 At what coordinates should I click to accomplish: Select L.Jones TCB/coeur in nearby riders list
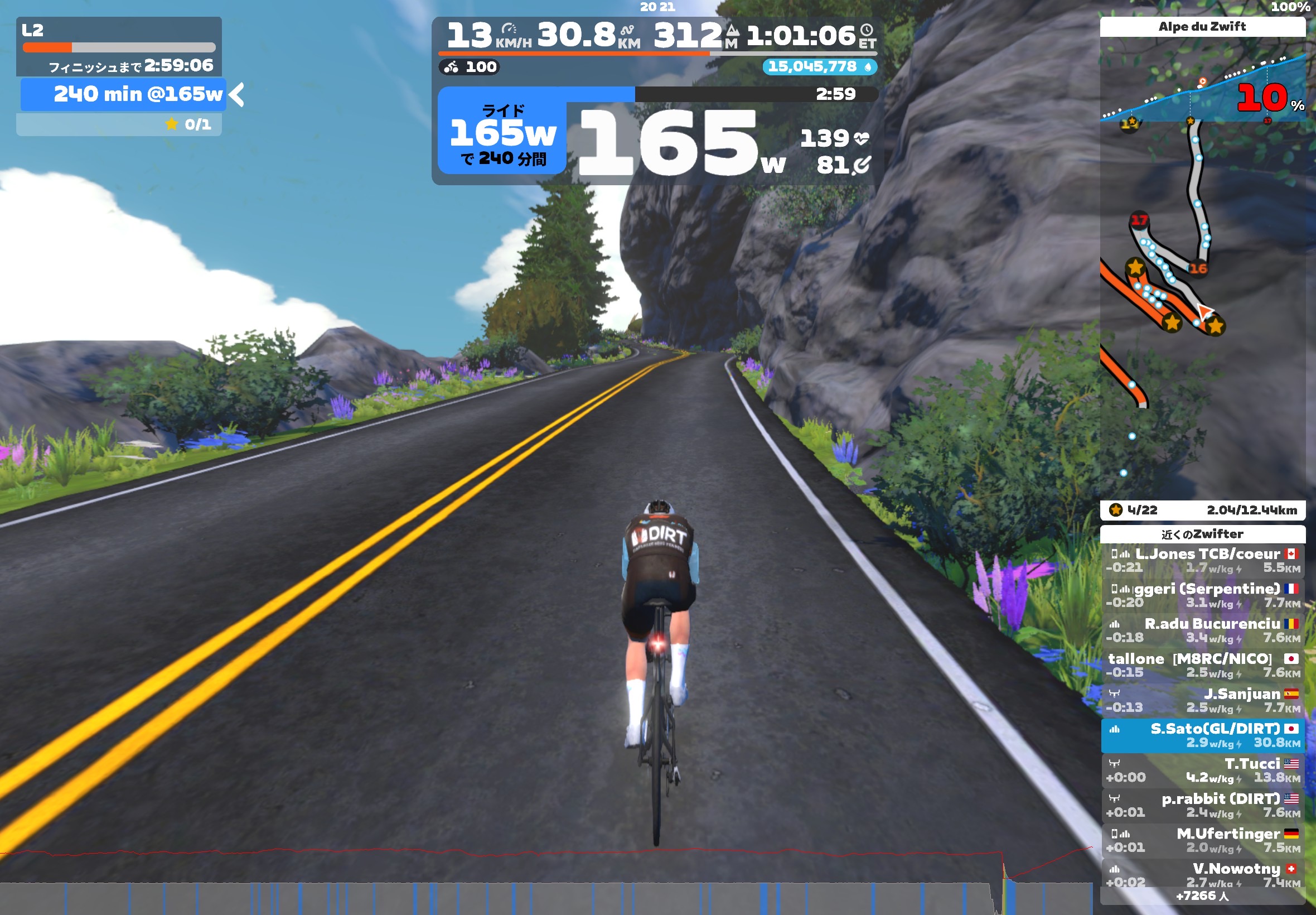(x=1202, y=561)
